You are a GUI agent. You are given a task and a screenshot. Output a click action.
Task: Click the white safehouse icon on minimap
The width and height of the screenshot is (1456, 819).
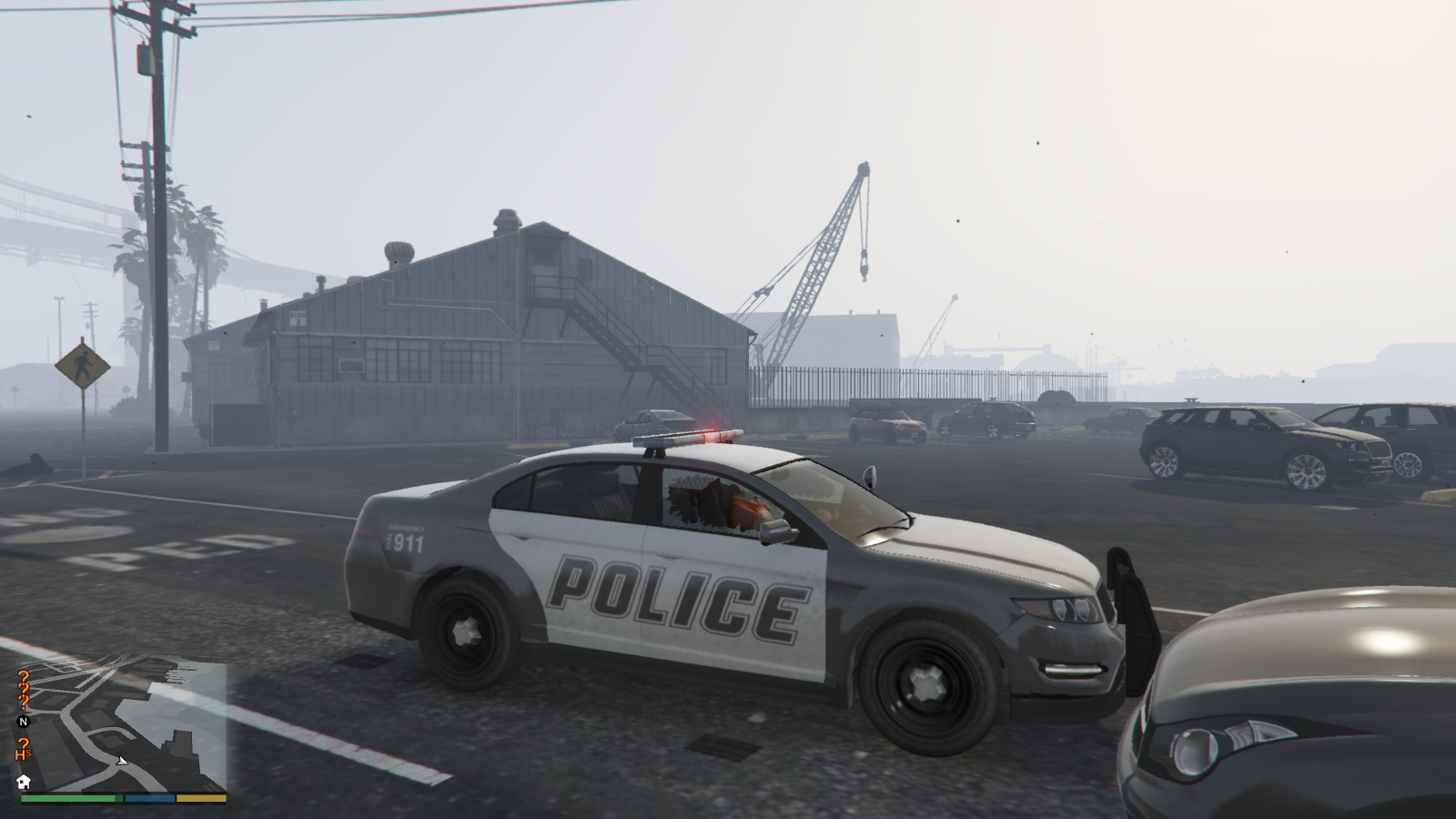24,782
